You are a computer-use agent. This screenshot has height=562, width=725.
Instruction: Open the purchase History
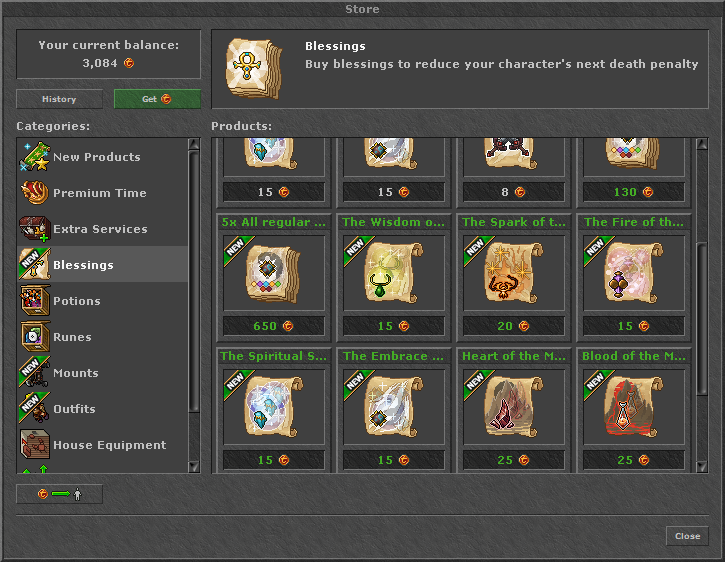(x=59, y=99)
